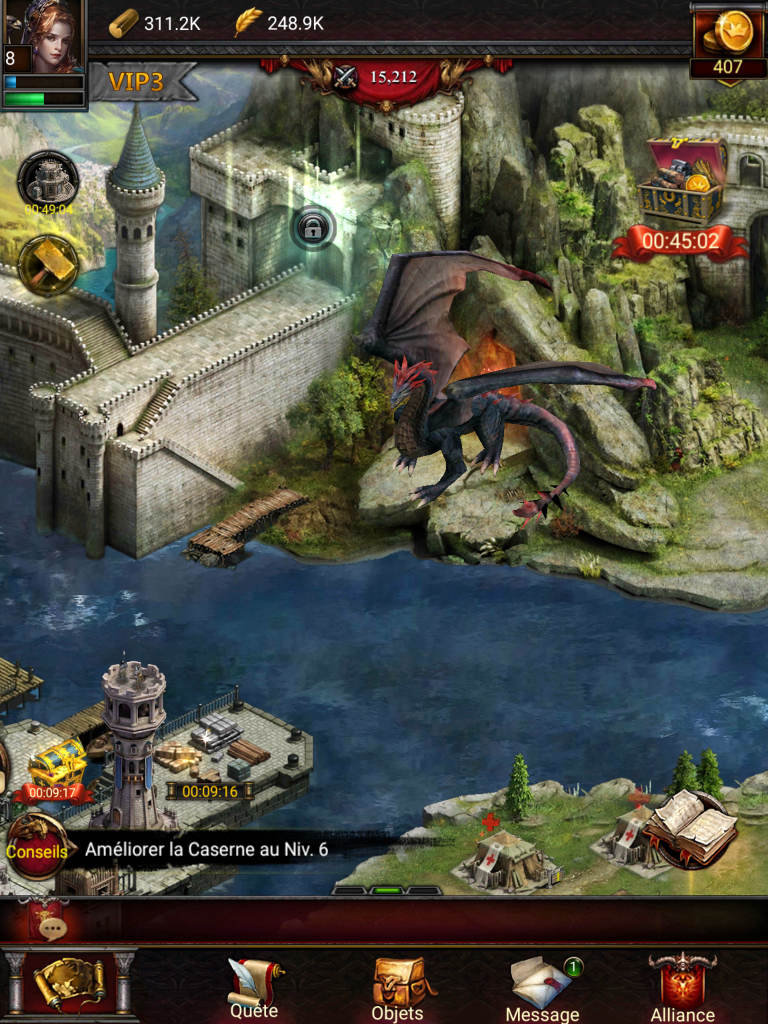Open the VIP3 badge
The height and width of the screenshot is (1024, 768).
pos(136,82)
